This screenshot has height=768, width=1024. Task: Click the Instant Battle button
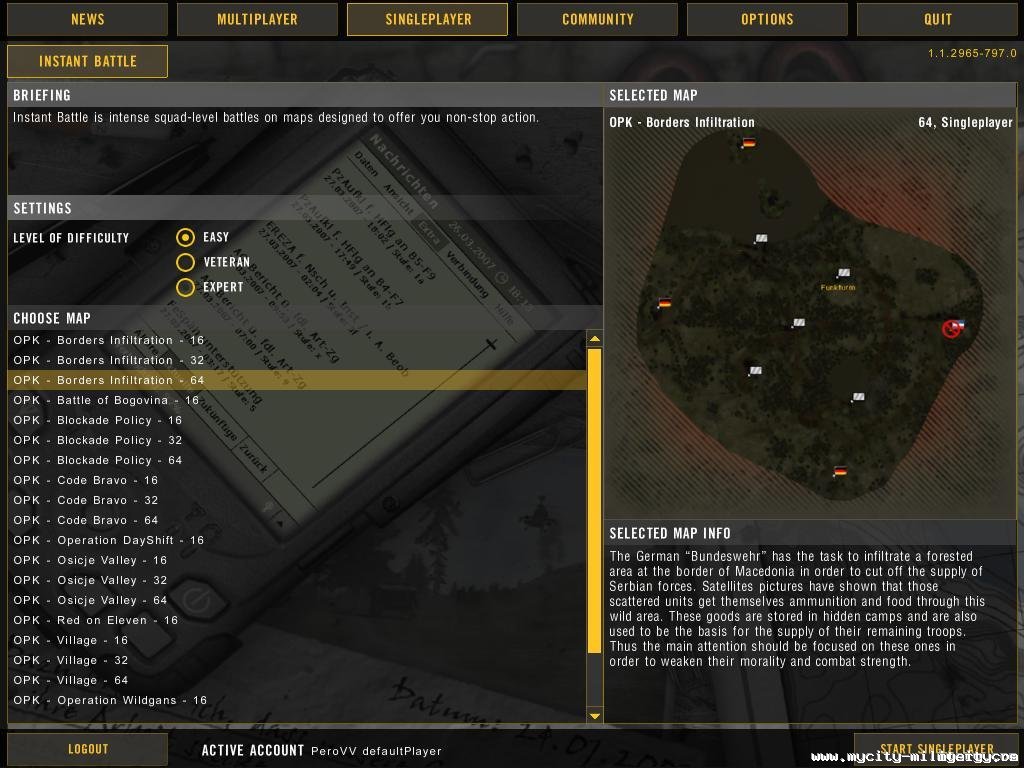click(87, 61)
